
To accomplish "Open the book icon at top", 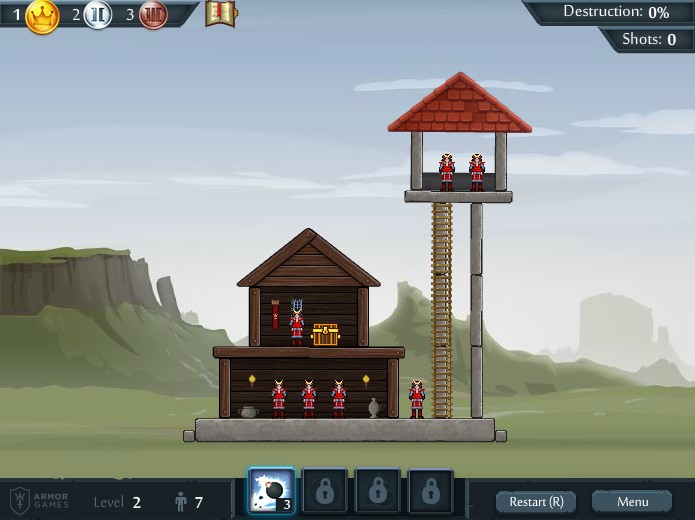I will [x=220, y=14].
